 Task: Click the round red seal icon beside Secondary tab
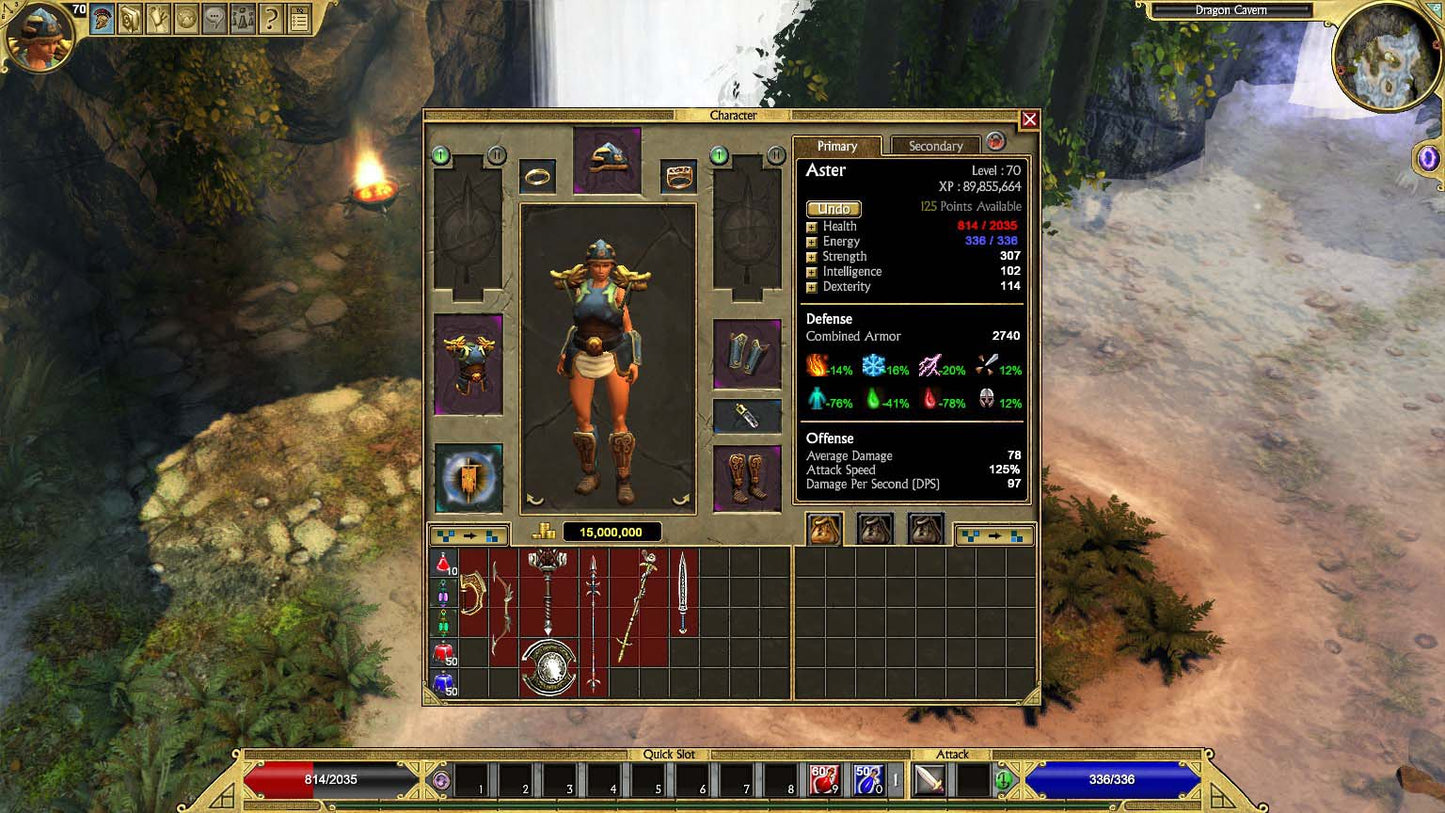(995, 142)
